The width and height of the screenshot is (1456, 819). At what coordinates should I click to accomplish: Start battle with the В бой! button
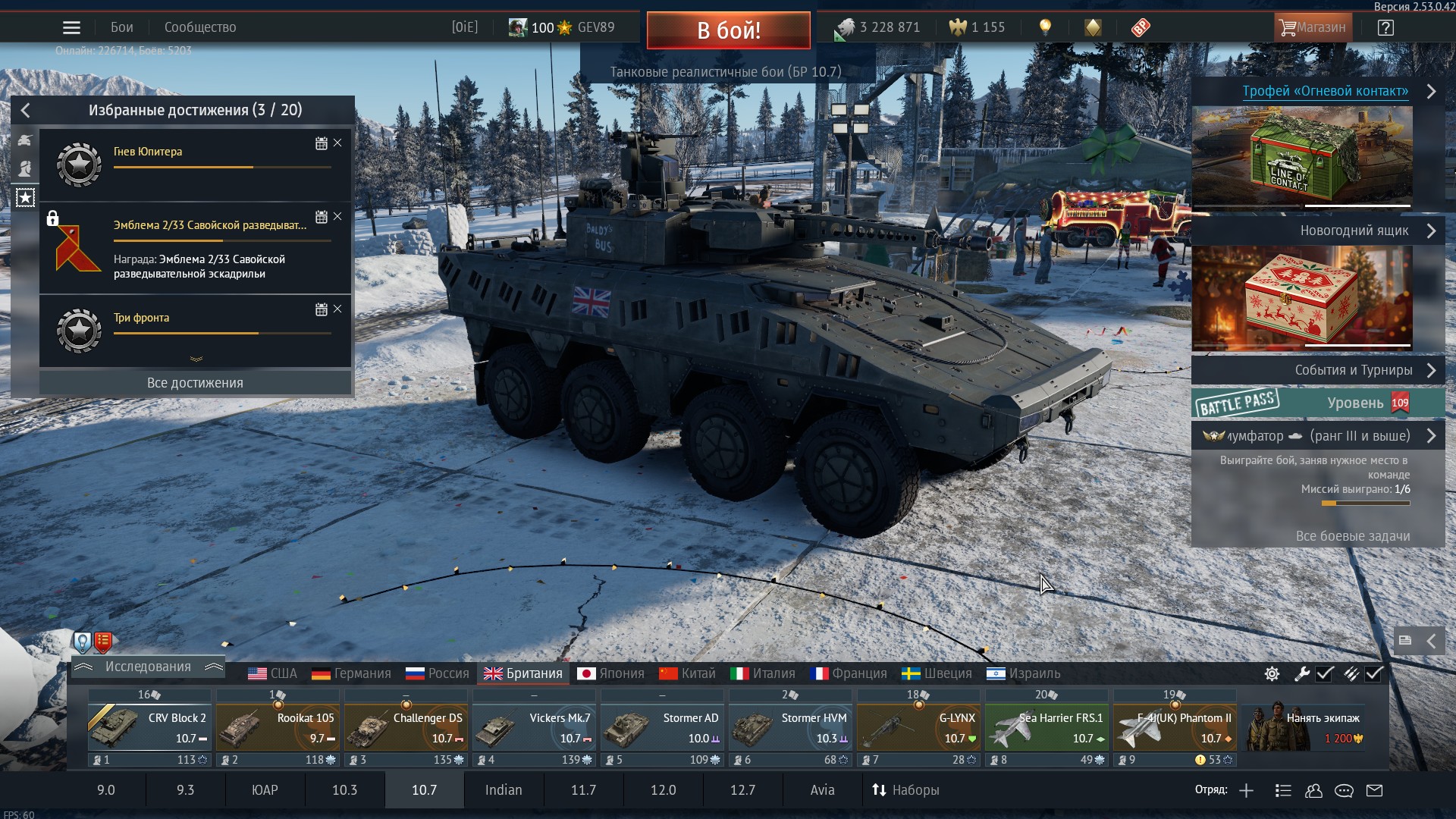tap(728, 30)
